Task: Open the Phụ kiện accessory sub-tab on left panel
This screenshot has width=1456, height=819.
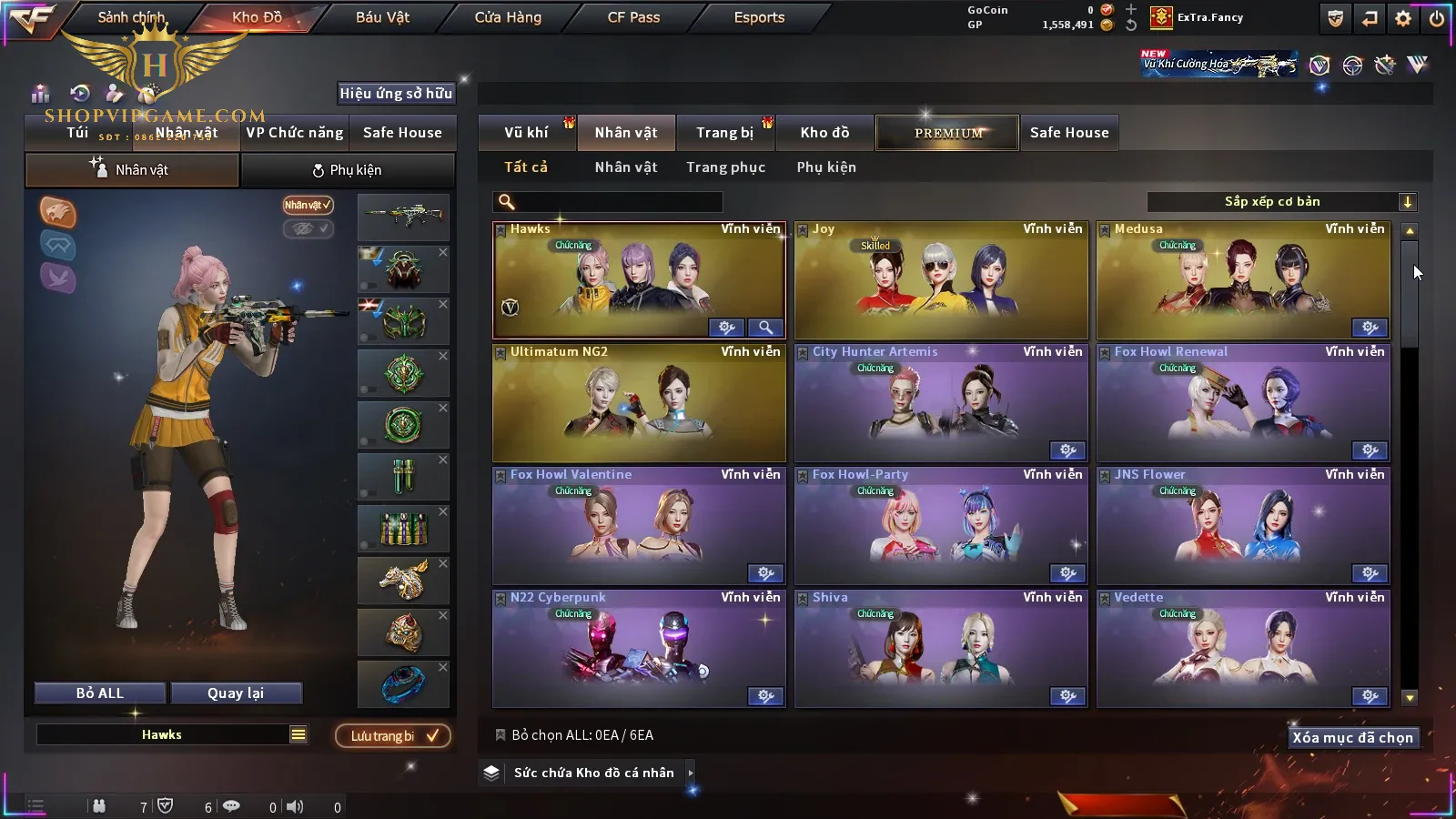Action: (347, 170)
